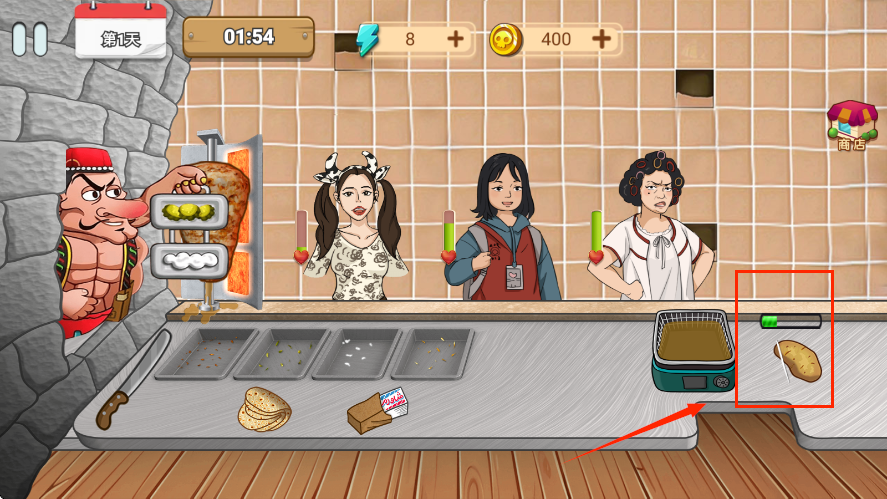
Task: Add more lightning energy
Action: 455,39
